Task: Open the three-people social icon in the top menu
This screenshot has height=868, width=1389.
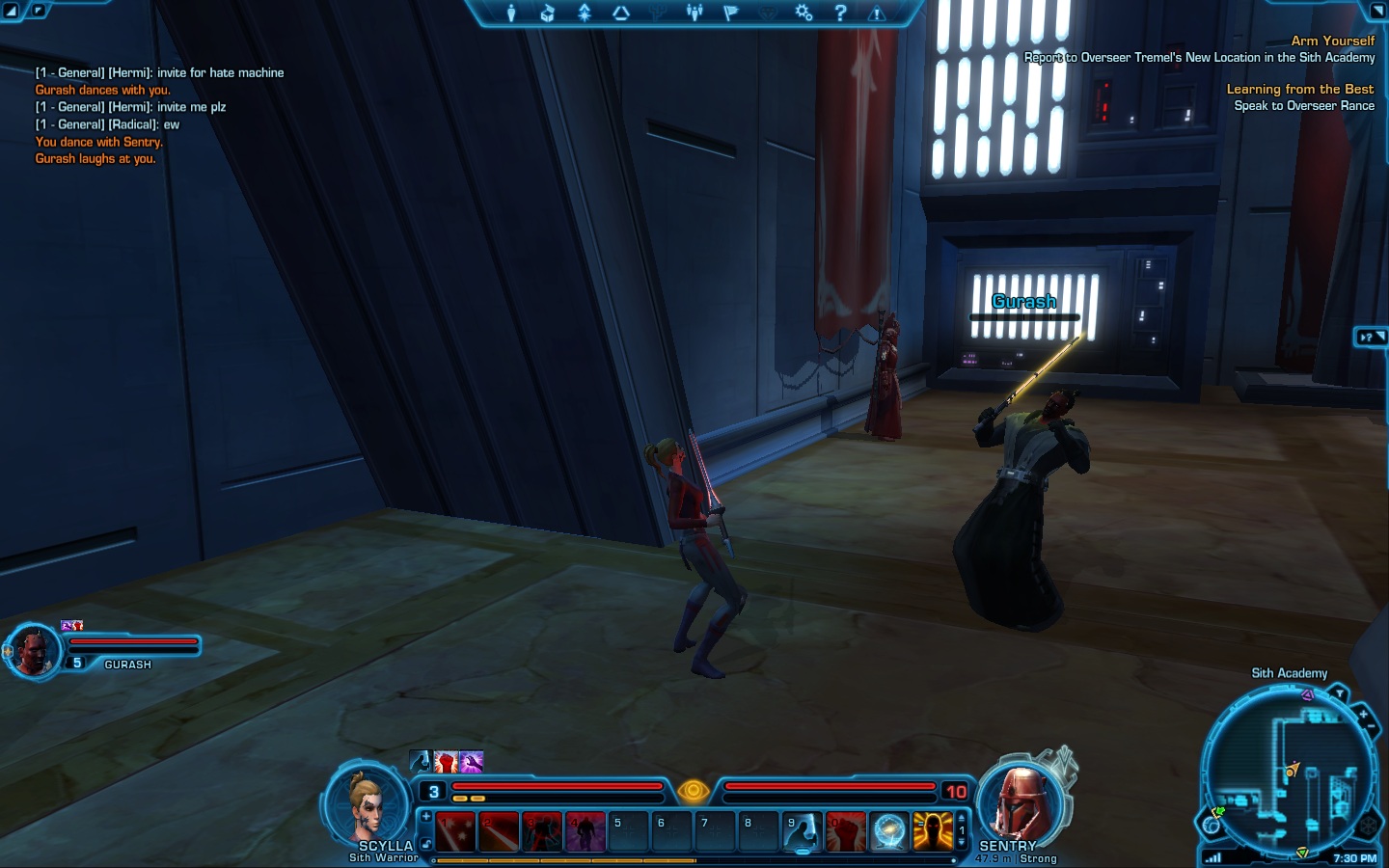Action: [x=694, y=13]
